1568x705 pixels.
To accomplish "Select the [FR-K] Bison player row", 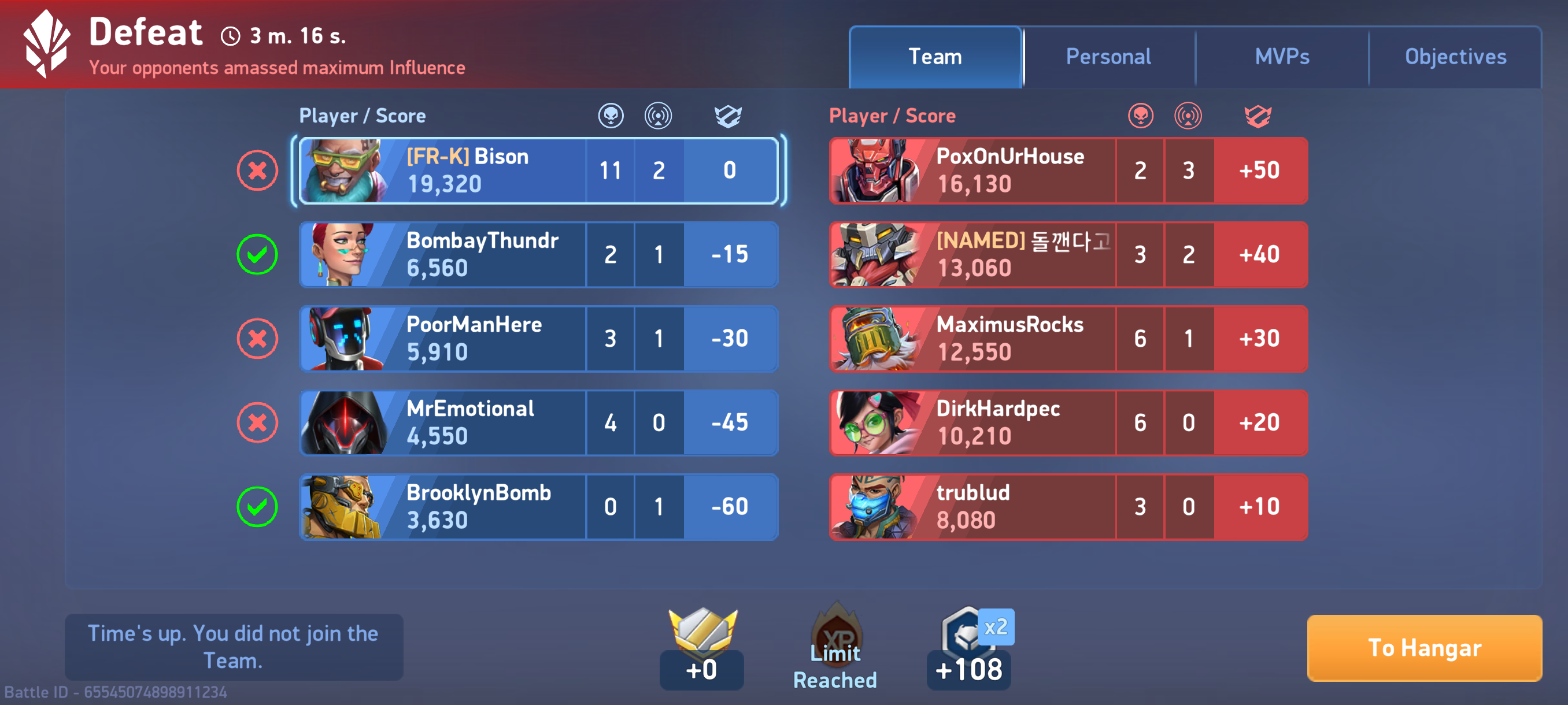I will 538,170.
